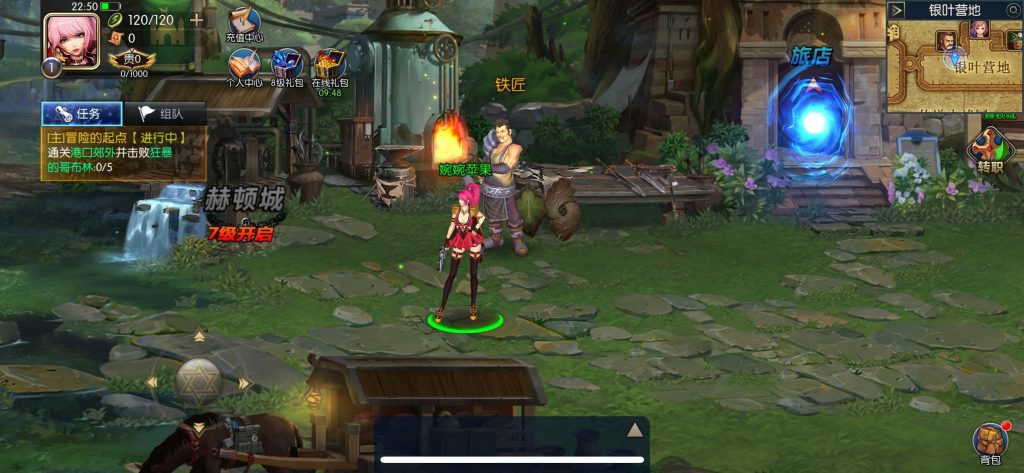
Task: Add stamina with the plus button
Action: (196, 19)
